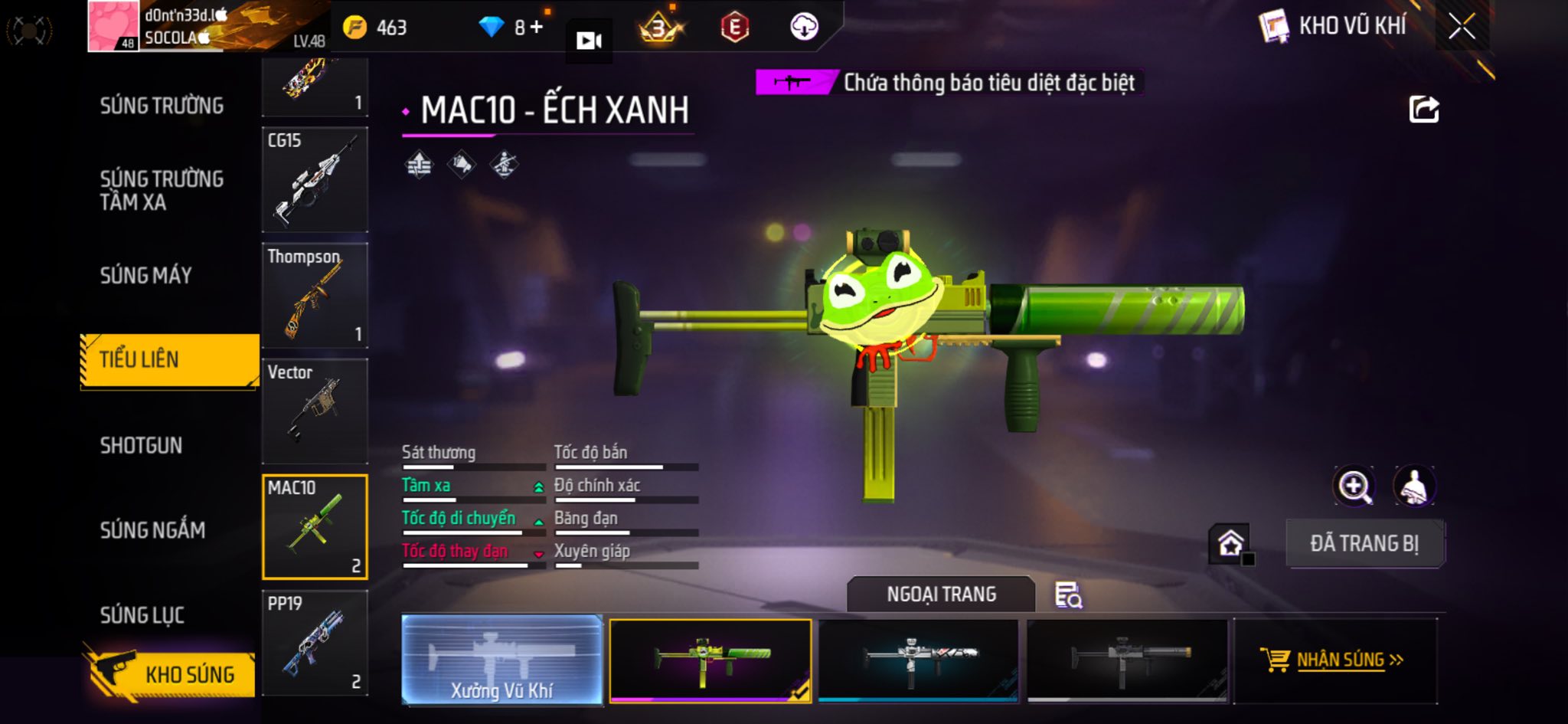The height and width of the screenshot is (724, 1568).
Task: Add diamonds with the plus button
Action: pyautogui.click(x=537, y=28)
